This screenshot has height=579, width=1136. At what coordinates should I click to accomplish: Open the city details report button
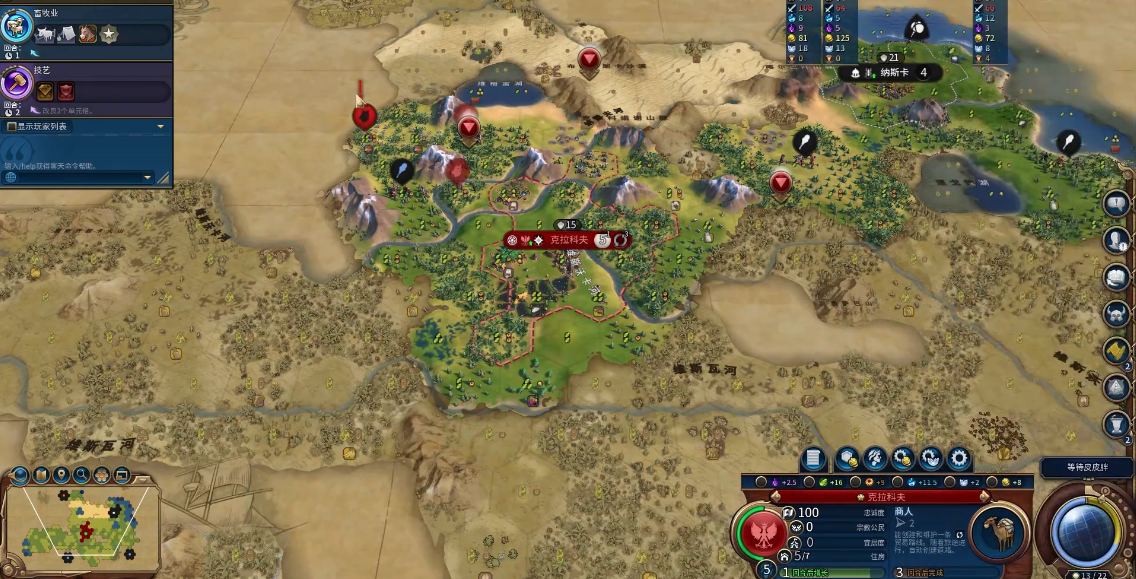(813, 459)
